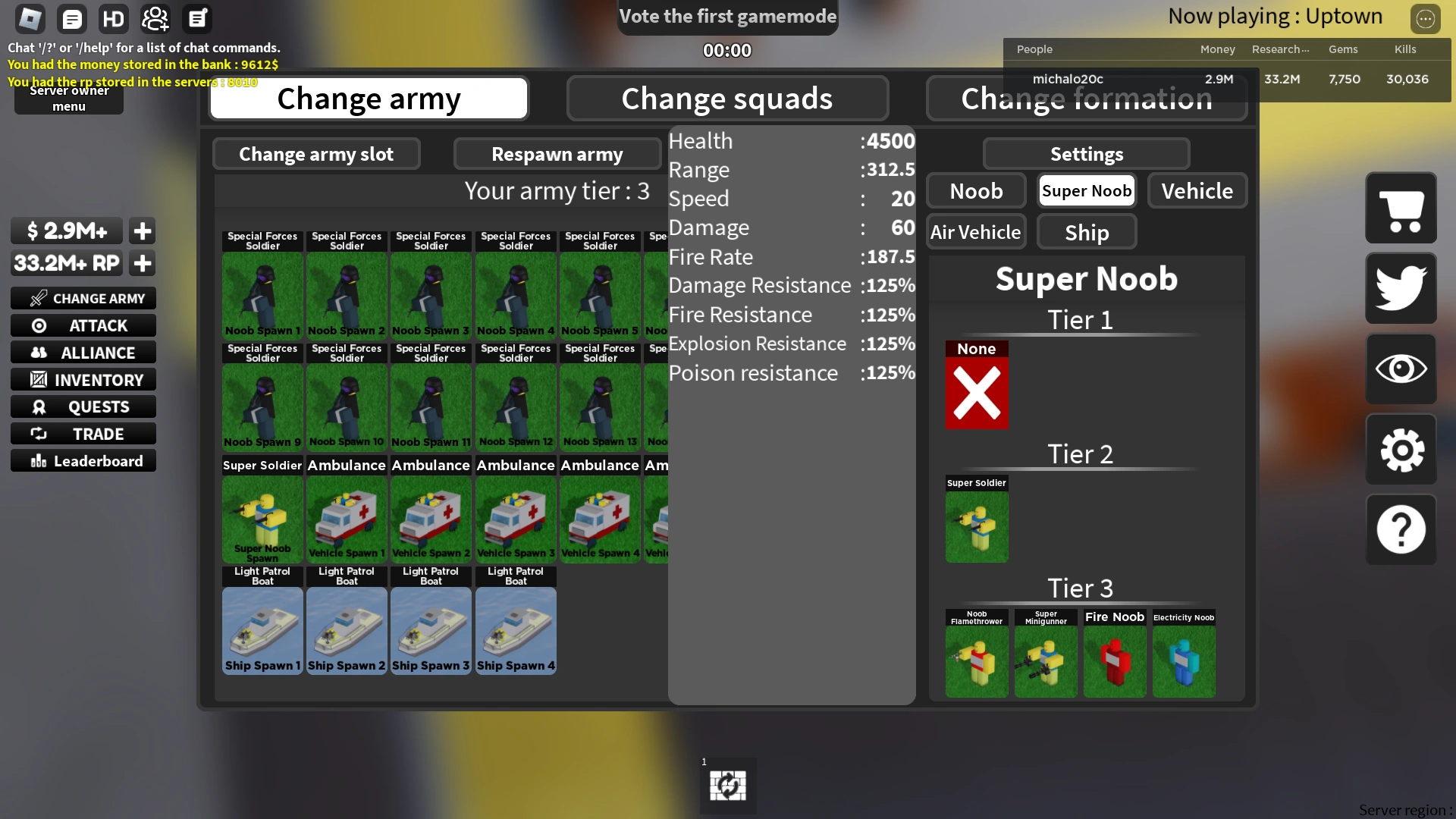Click the HD graphics icon at top-left
1456x819 pixels.
point(113,18)
